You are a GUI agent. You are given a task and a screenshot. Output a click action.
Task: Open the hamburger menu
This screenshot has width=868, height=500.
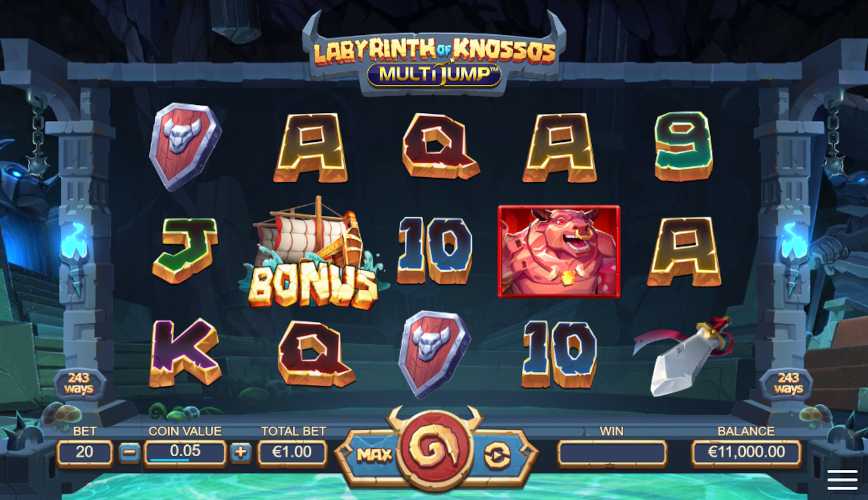[x=842, y=479]
